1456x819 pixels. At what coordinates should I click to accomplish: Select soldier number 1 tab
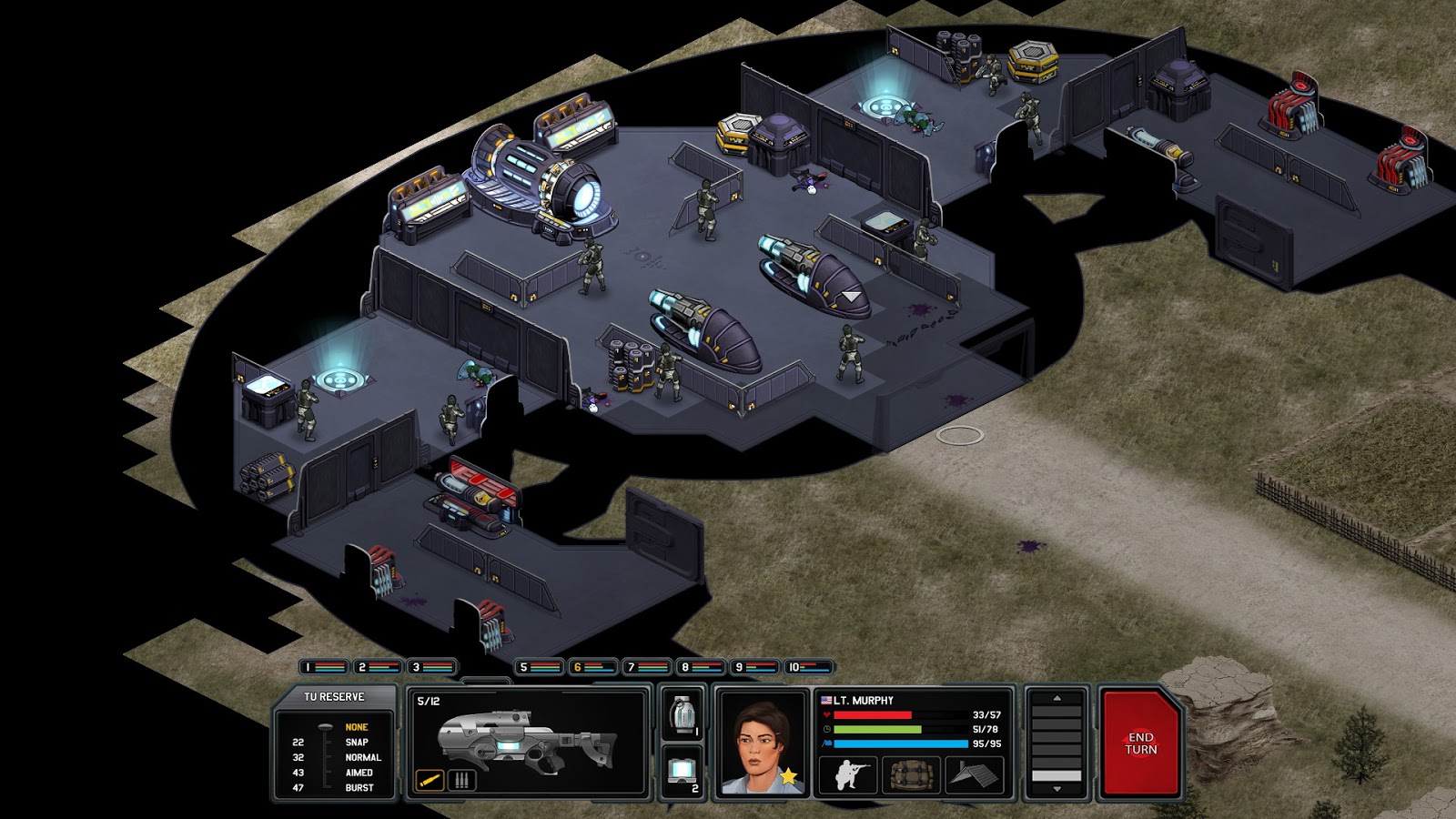tap(324, 667)
